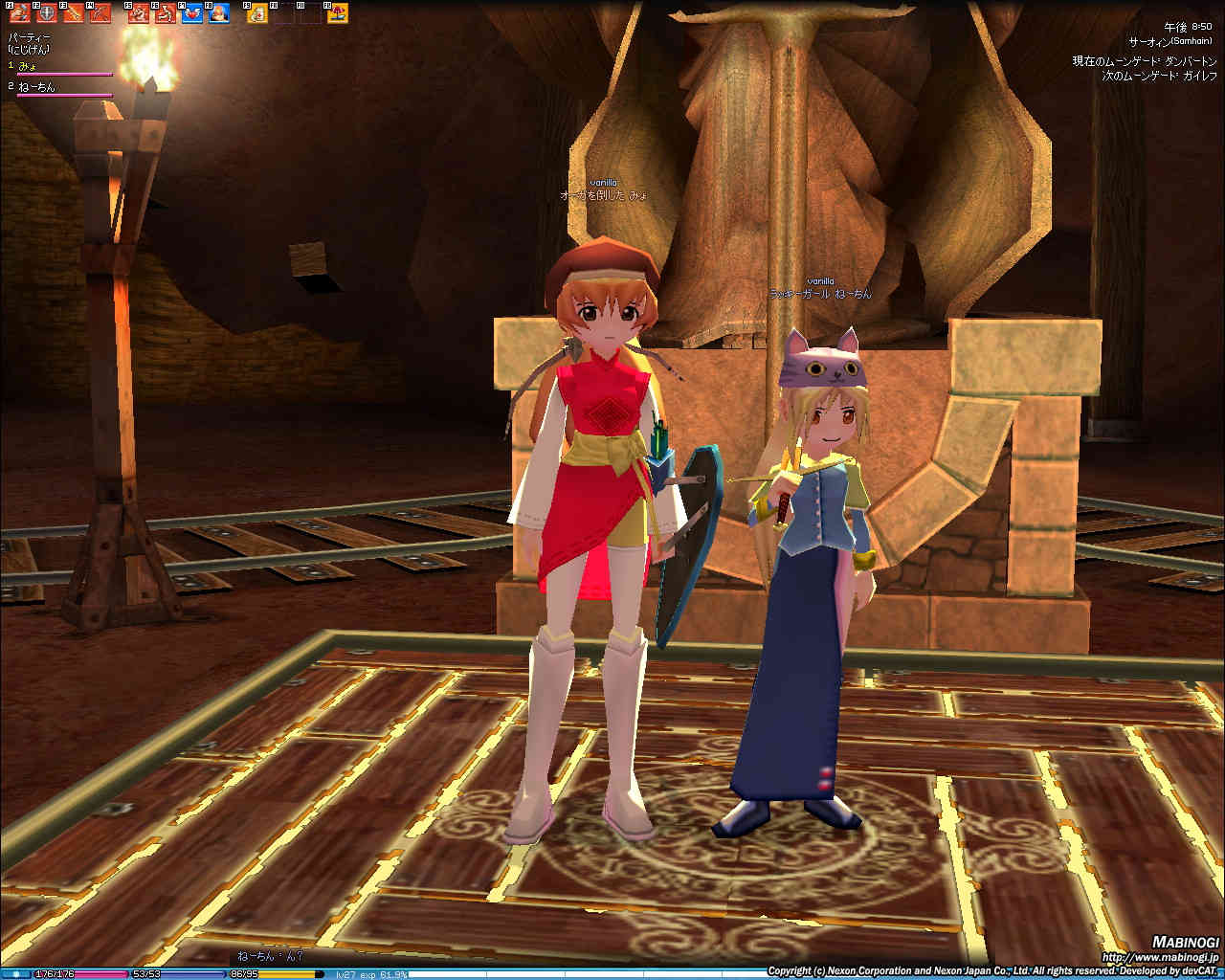
Task: Use the round shield defense skill
Action: point(46,12)
